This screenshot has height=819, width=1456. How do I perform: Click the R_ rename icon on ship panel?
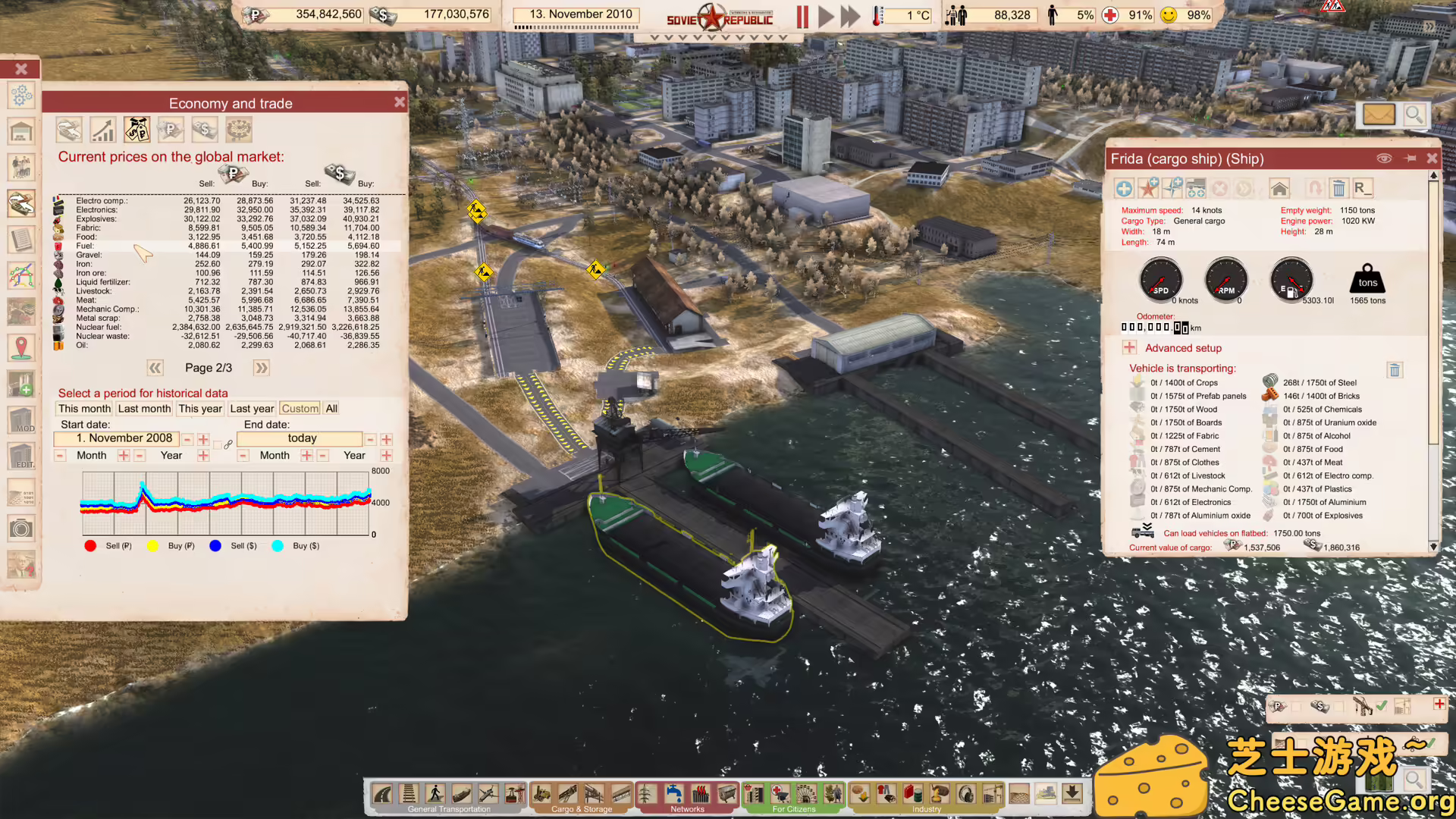1363,188
